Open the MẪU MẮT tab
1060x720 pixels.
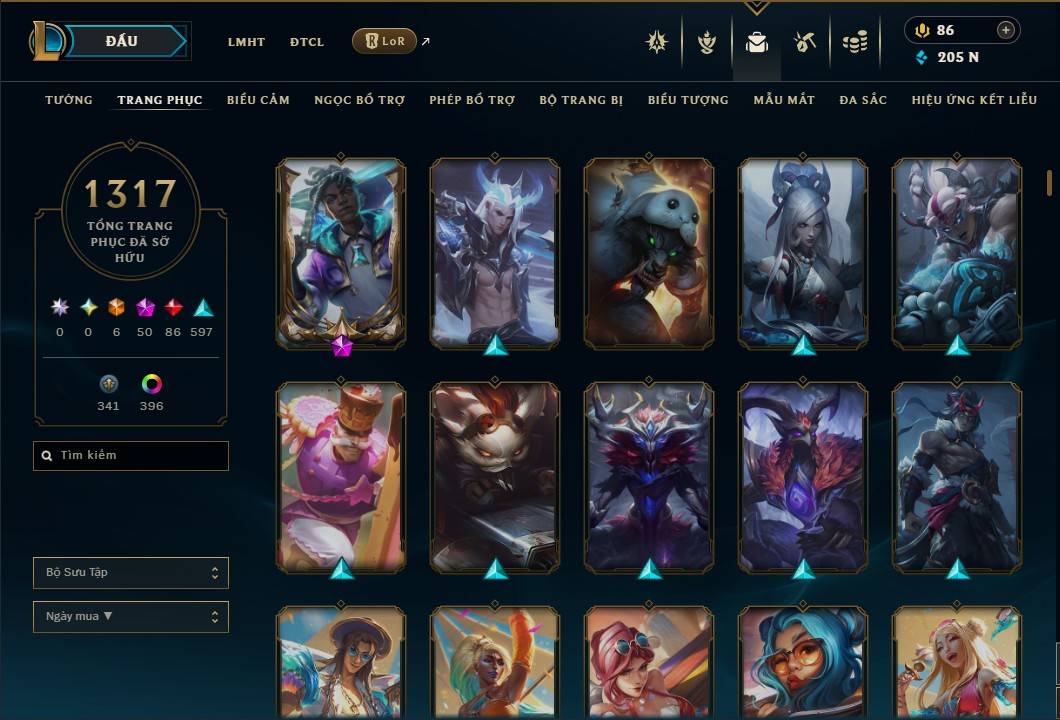(x=784, y=100)
